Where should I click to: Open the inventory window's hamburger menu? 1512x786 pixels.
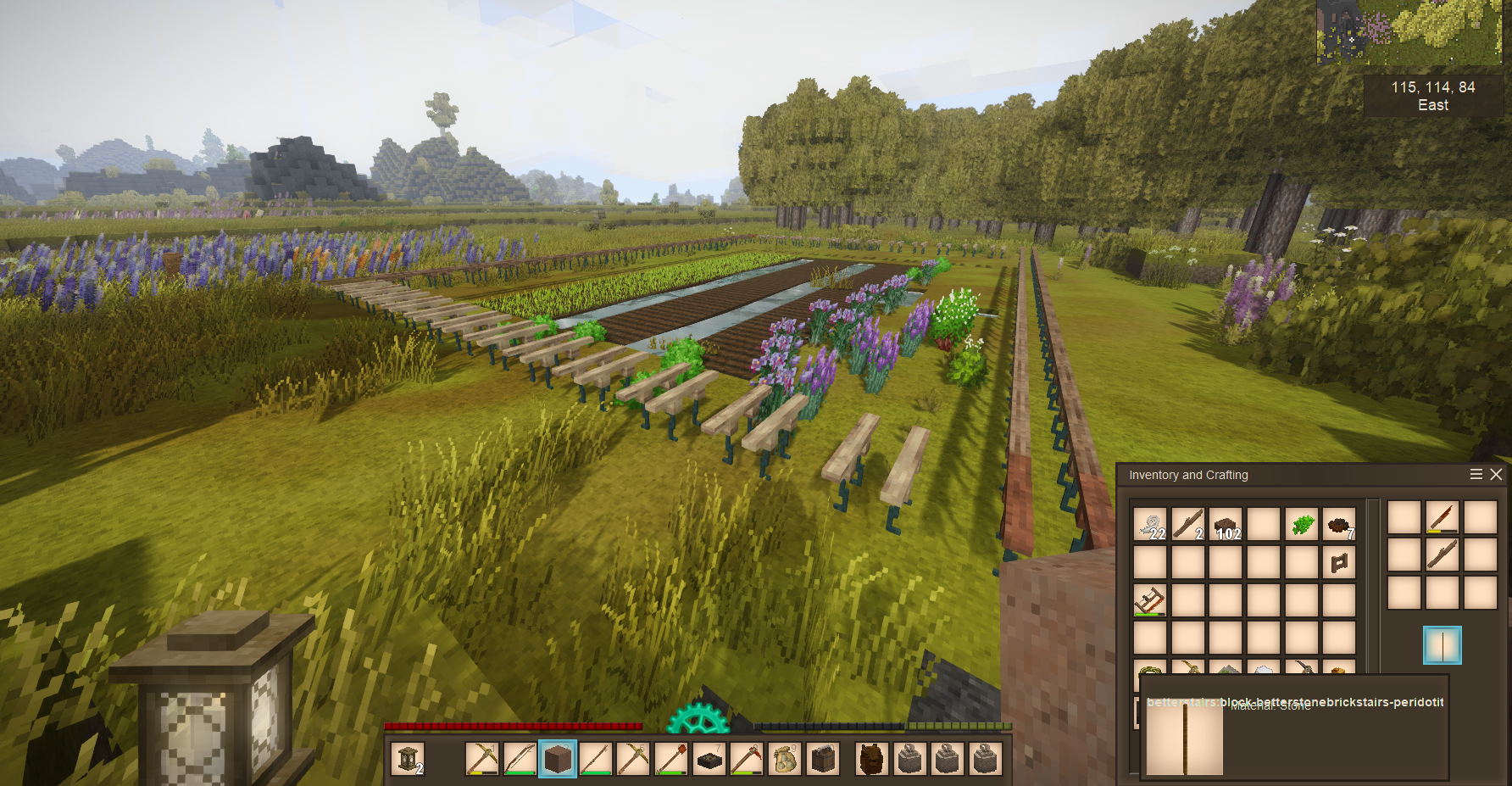tap(1476, 475)
